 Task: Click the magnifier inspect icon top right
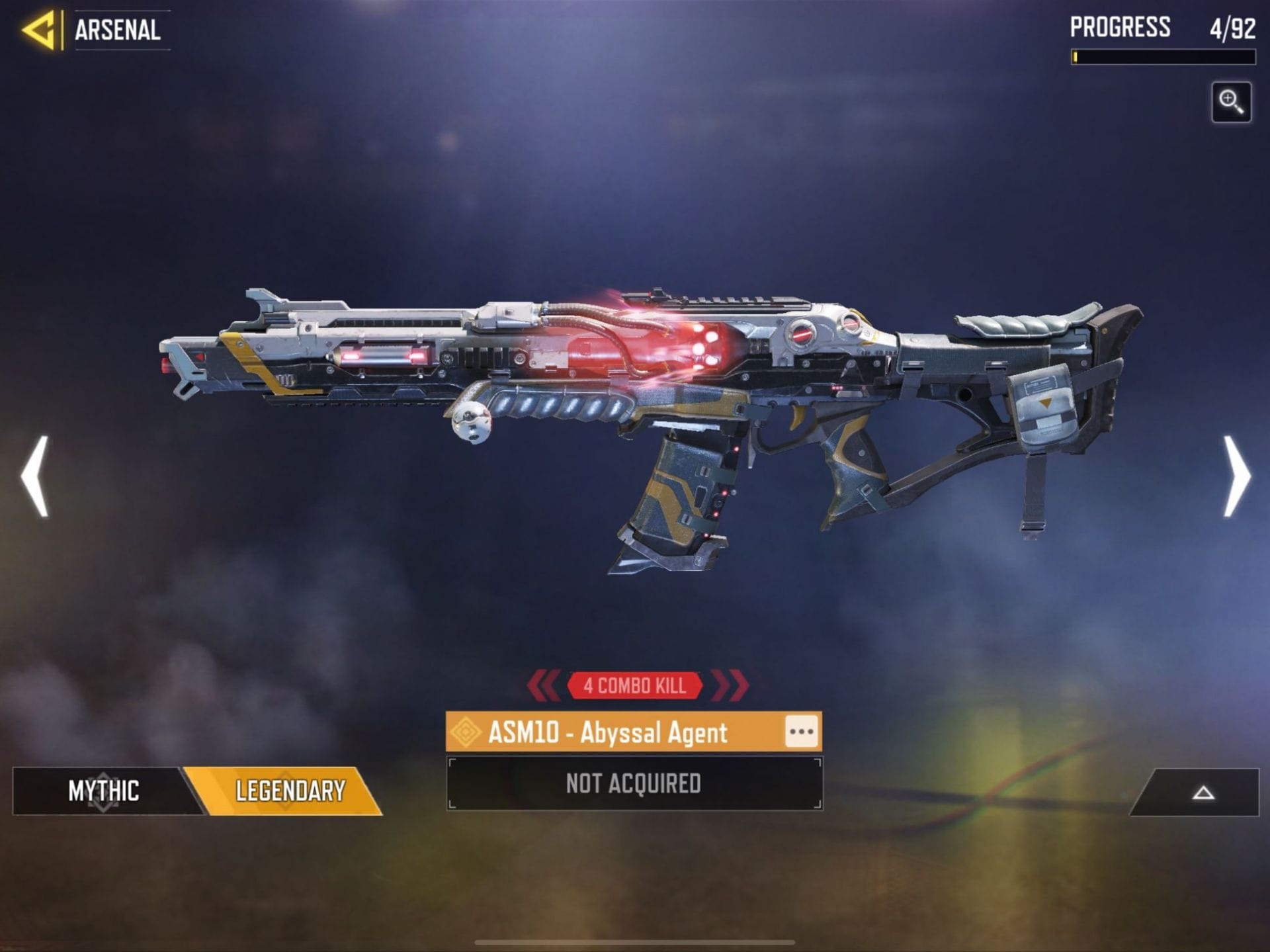click(x=1231, y=101)
